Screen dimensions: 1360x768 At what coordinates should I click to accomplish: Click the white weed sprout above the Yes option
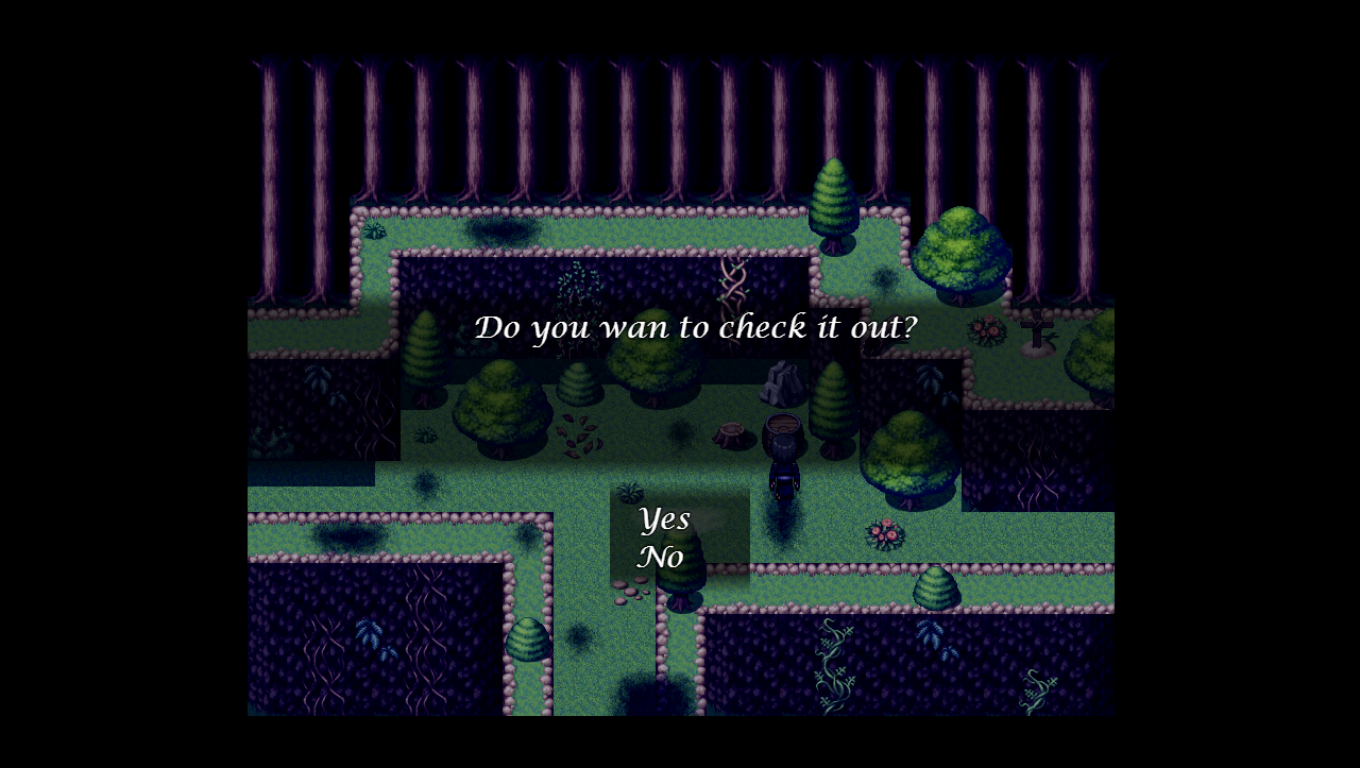(630, 492)
